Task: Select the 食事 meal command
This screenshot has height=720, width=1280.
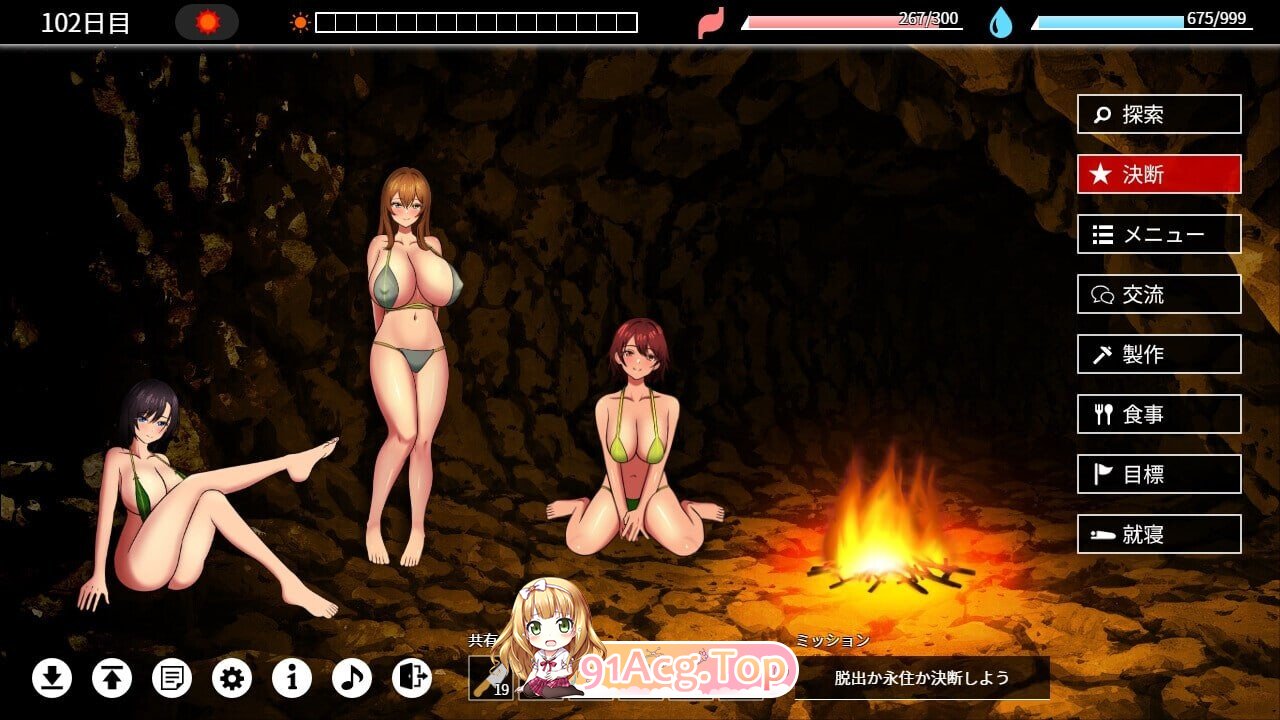Action: click(1157, 414)
